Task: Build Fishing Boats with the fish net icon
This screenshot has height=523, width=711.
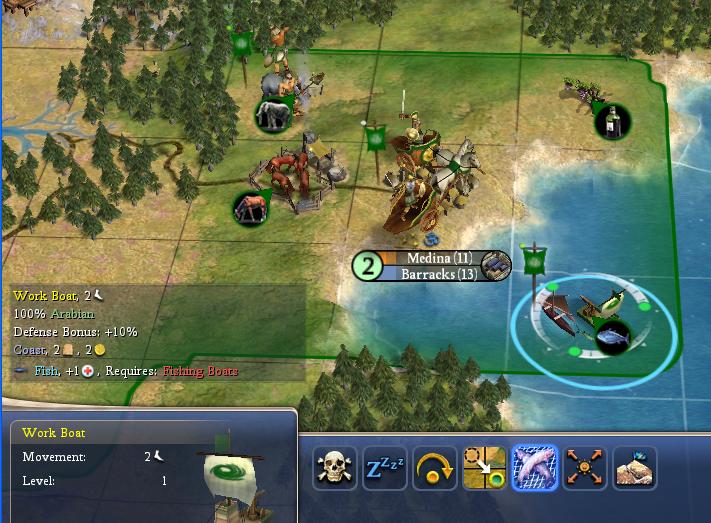Action: pyautogui.click(x=535, y=468)
